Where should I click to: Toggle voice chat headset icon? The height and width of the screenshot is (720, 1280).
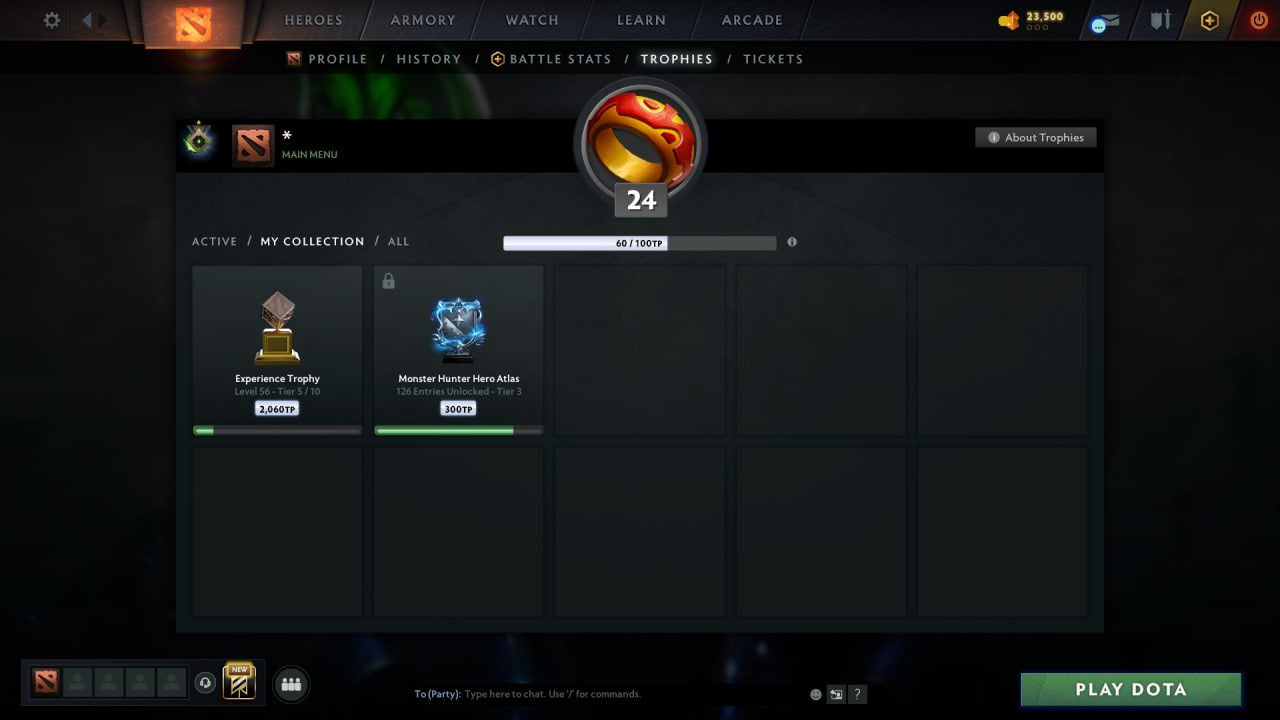206,683
